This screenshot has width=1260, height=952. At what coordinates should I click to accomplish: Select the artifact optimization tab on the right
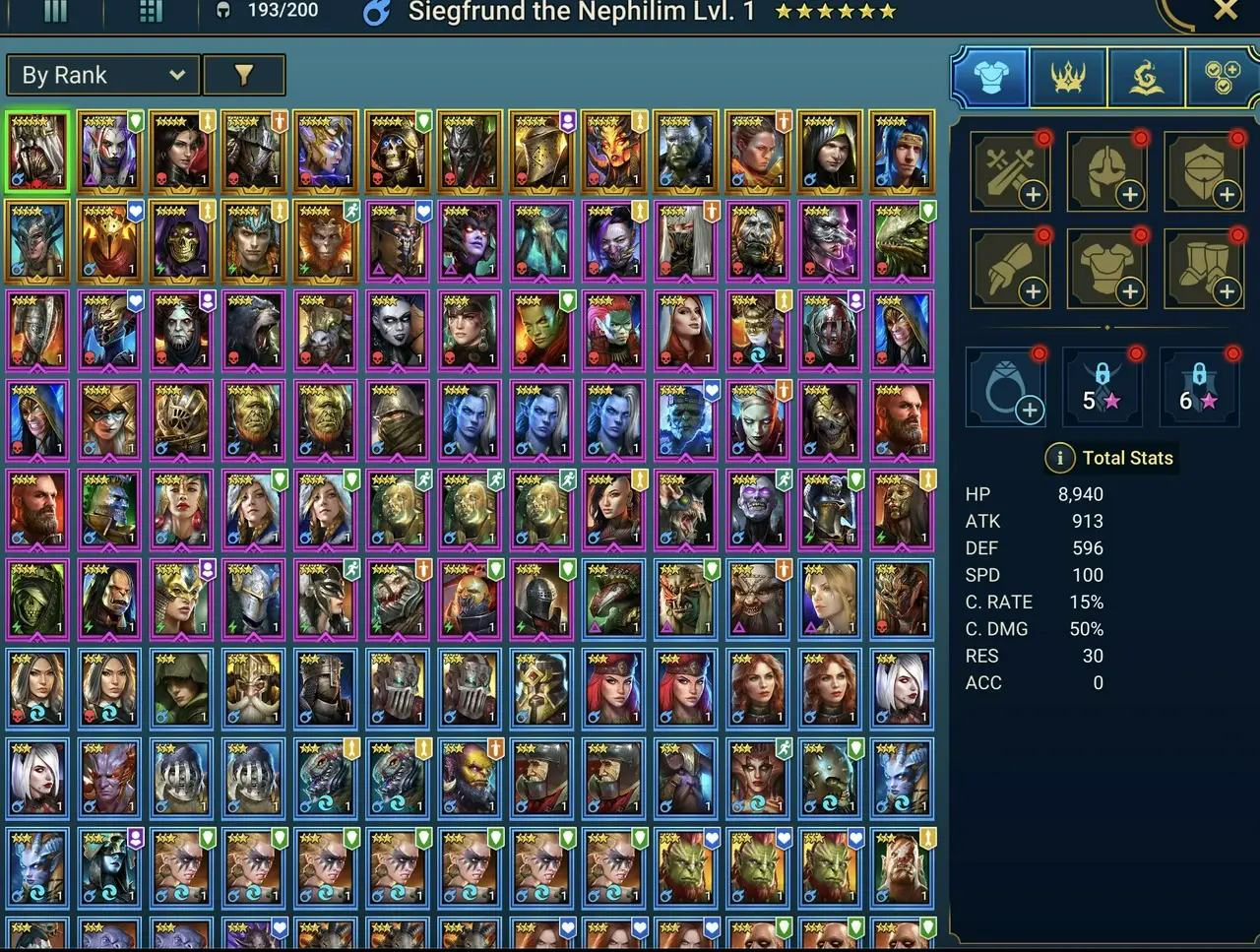coord(1221,76)
